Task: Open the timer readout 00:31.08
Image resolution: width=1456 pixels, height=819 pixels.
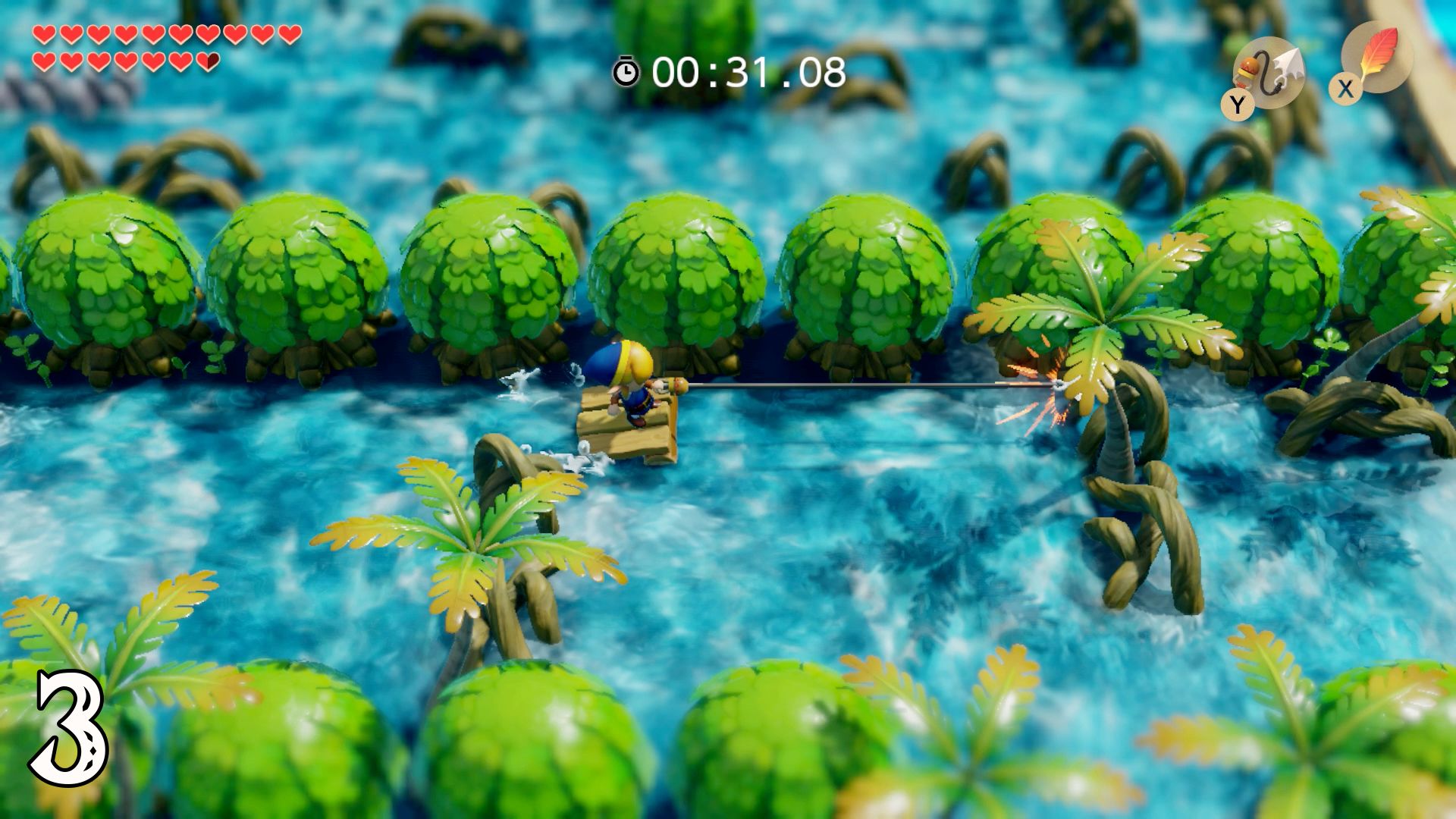Action: click(747, 73)
